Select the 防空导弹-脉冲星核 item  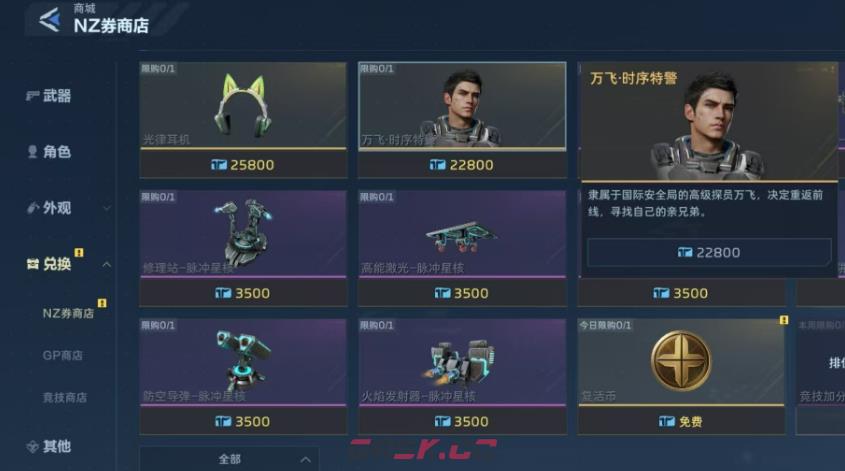pos(243,363)
